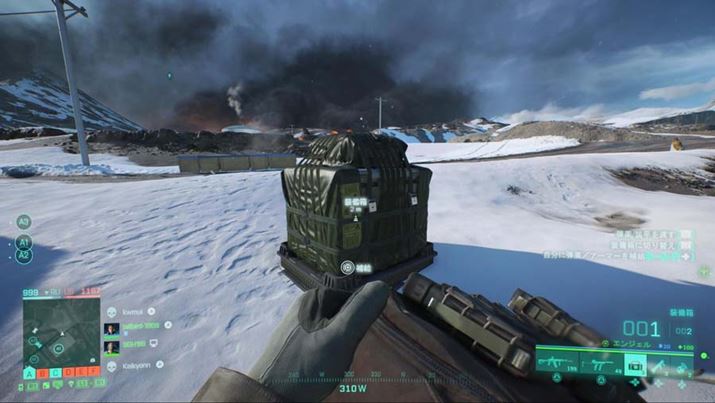The image size is (715, 403).
Task: Click the A1 objective marker
Action: 24,242
